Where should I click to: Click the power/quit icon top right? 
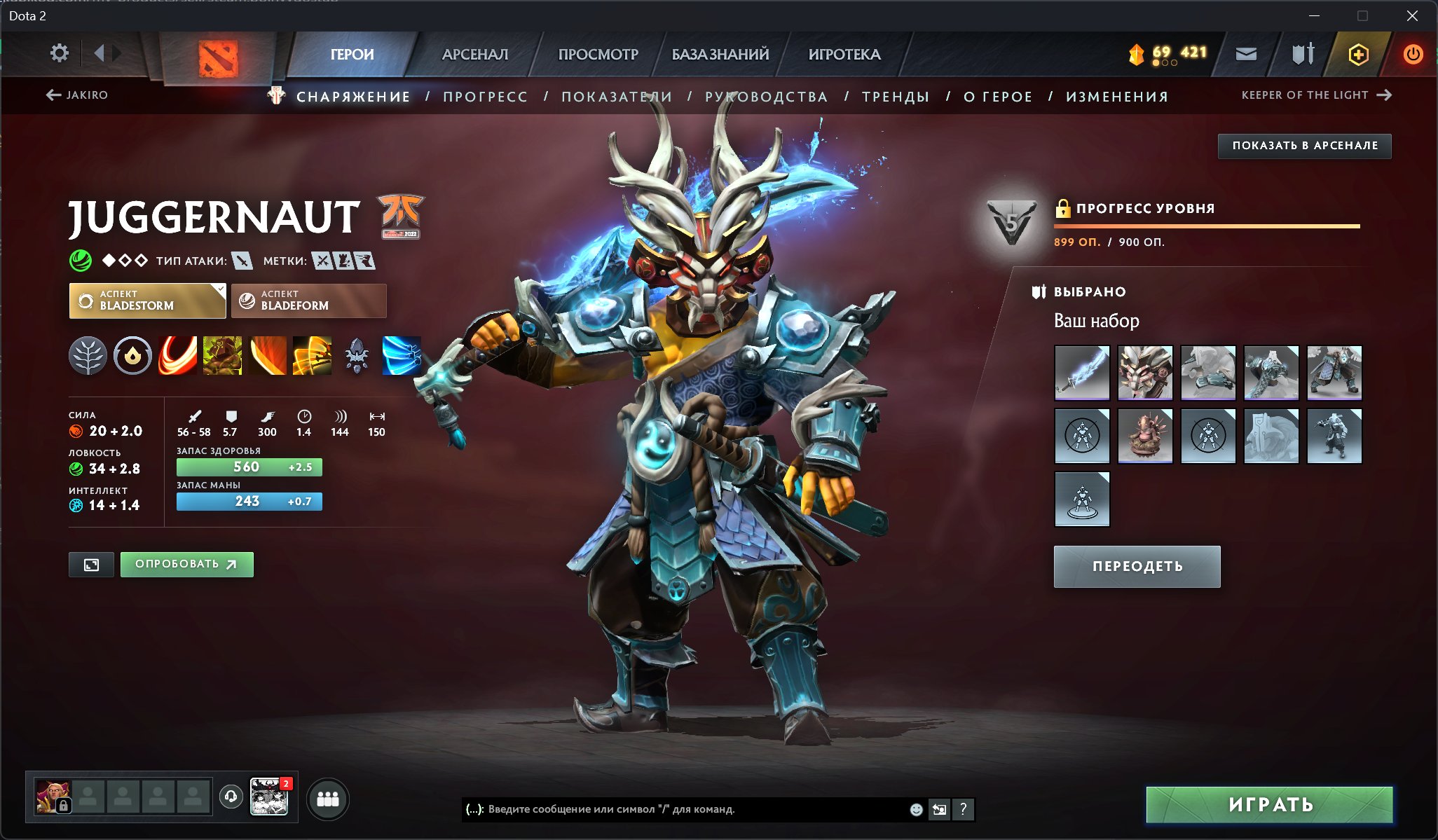click(1413, 53)
